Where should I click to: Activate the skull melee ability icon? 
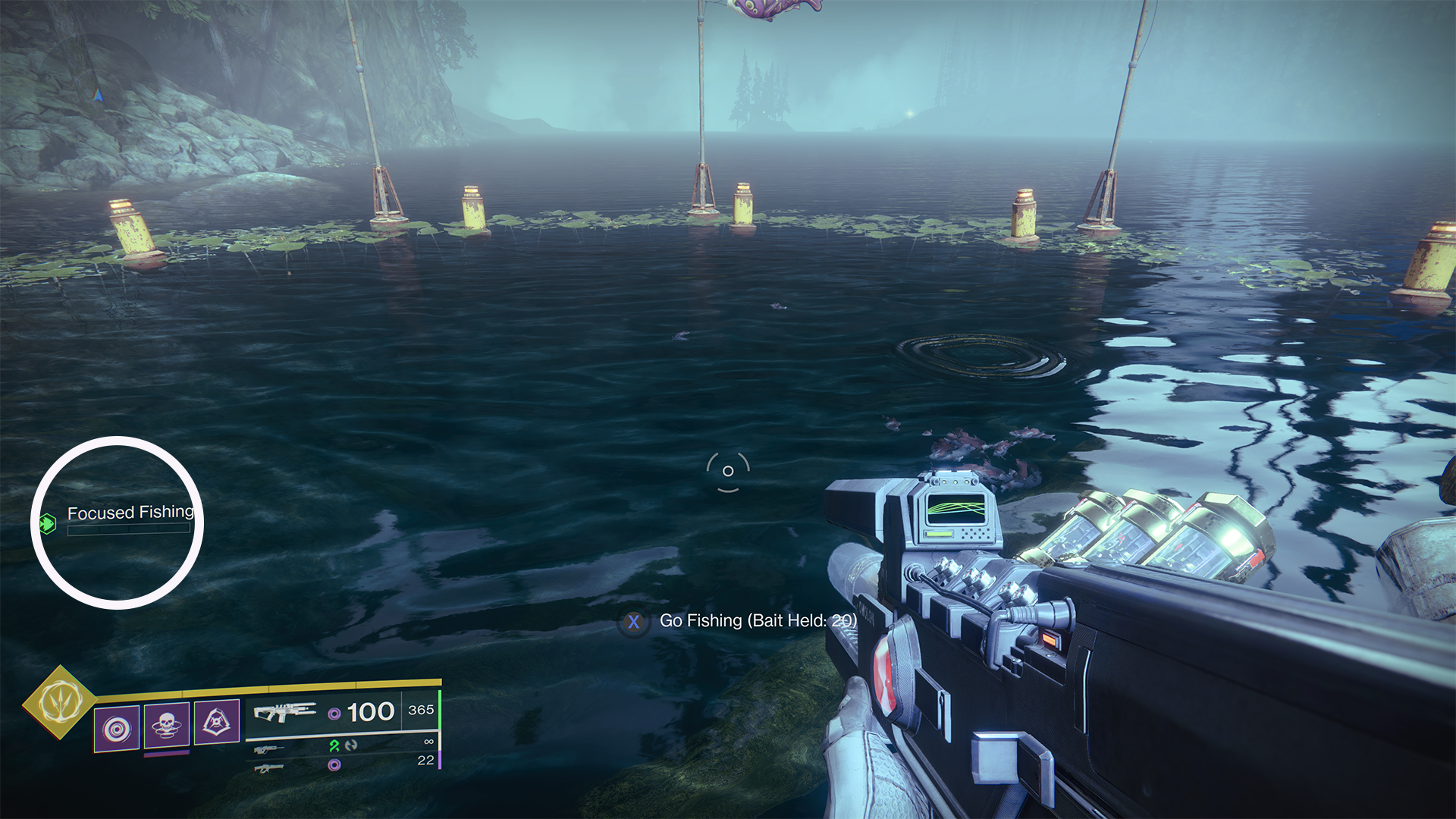pyautogui.click(x=167, y=725)
